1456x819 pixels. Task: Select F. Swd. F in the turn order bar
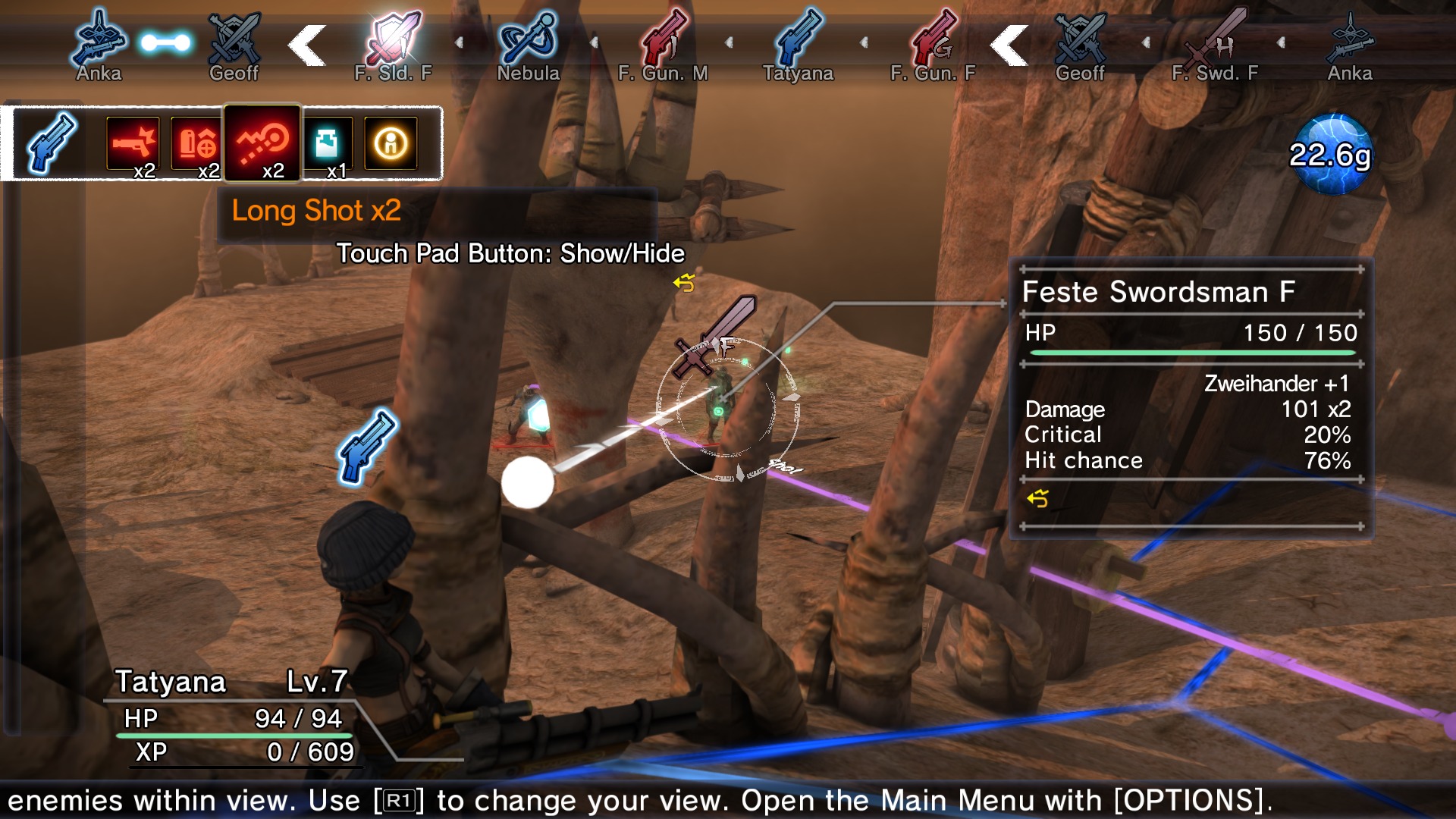click(x=1214, y=39)
